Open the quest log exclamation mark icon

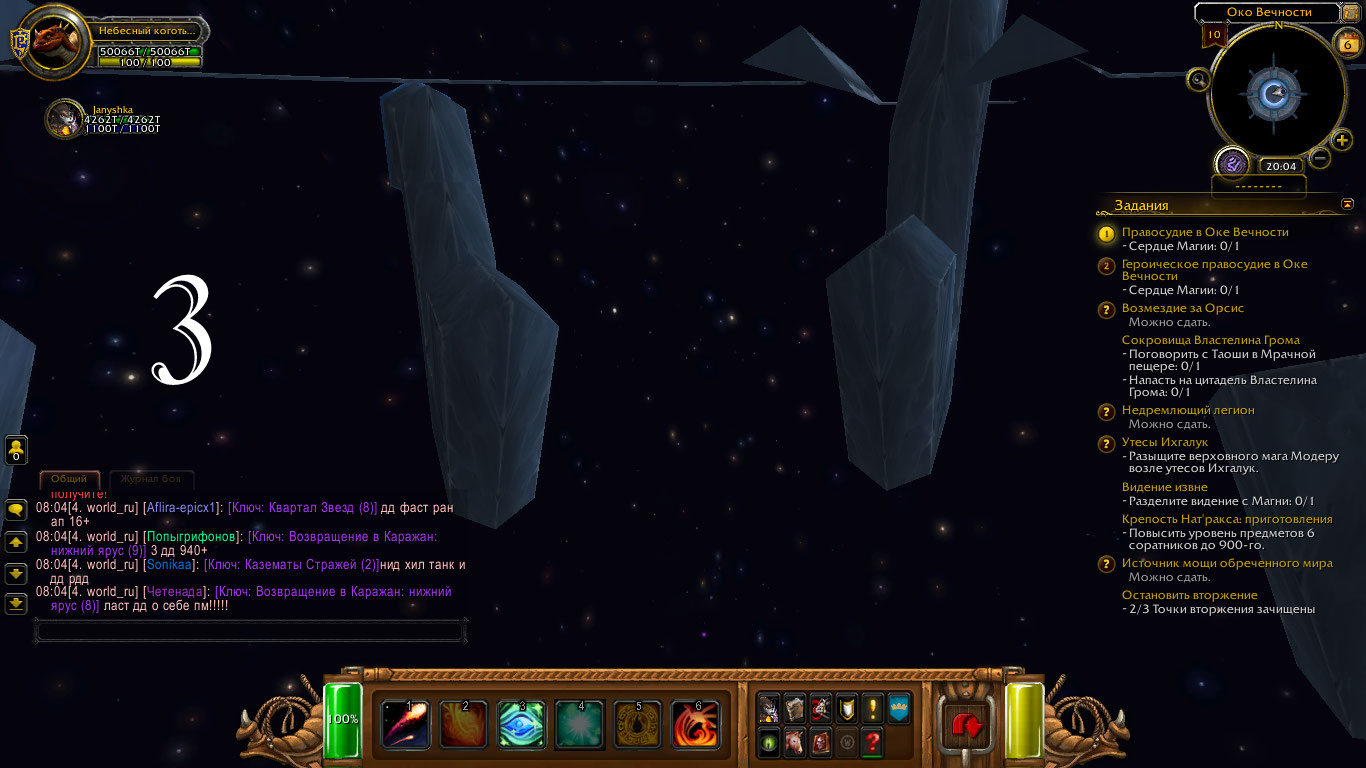pyautogui.click(x=872, y=708)
